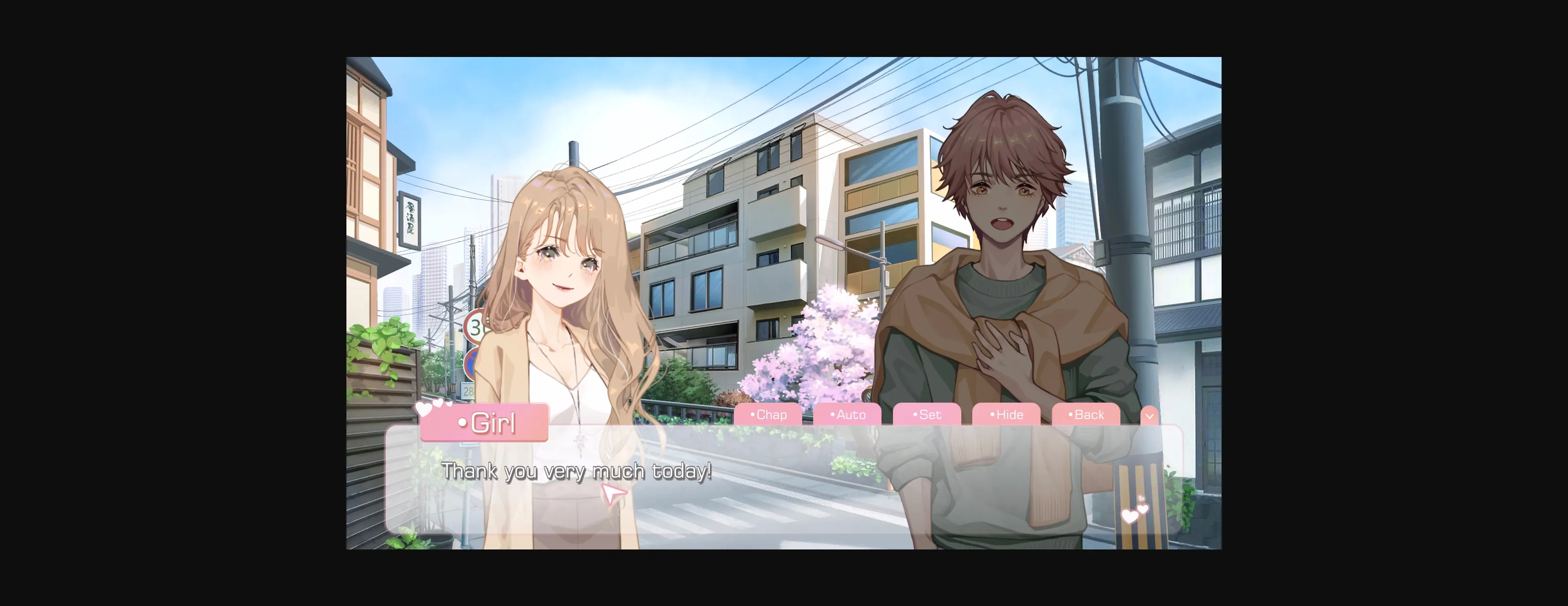Collapse the quick menu using the down arrow

coord(1149,415)
